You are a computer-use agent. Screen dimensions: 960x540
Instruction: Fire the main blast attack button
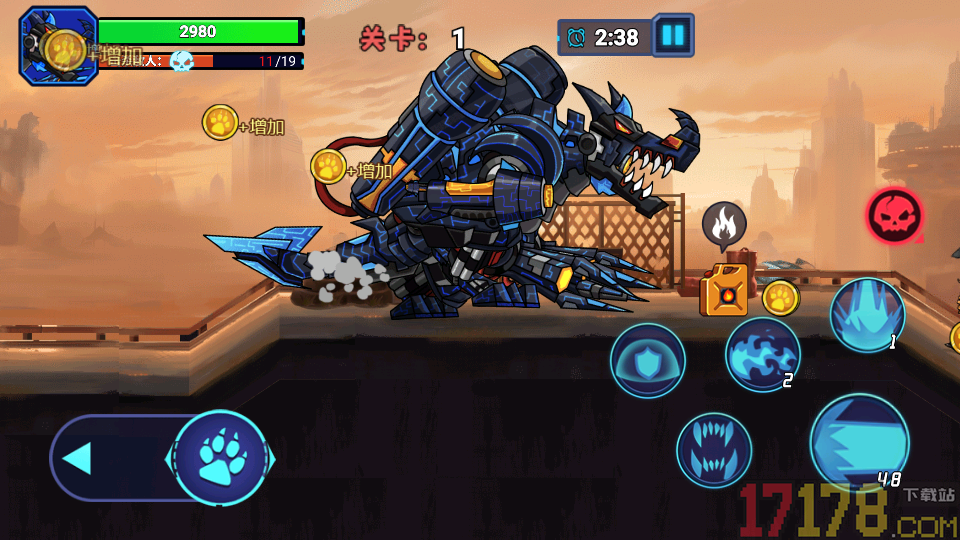click(859, 441)
